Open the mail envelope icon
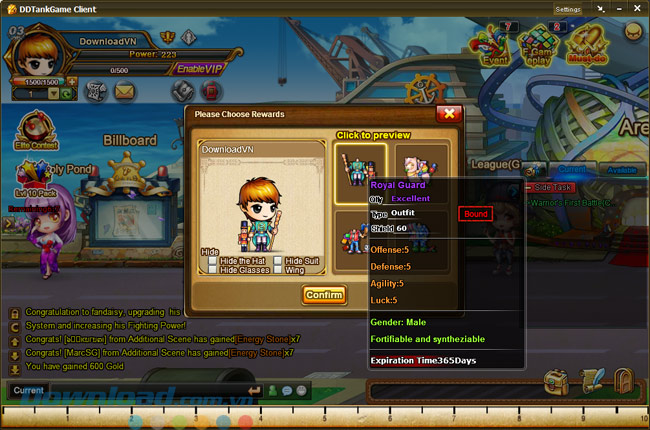This screenshot has width=650, height=430. 124,91
